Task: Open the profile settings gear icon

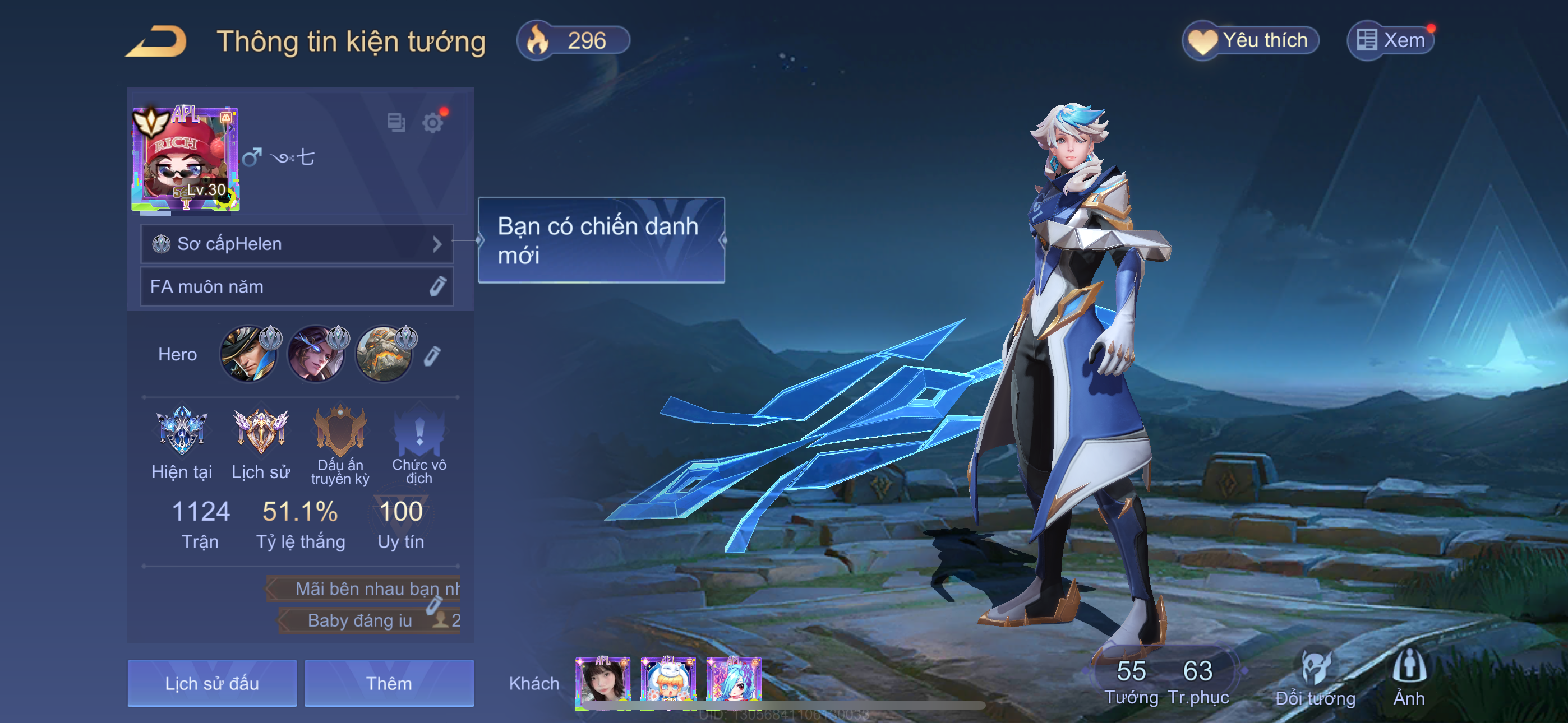Action: click(433, 123)
